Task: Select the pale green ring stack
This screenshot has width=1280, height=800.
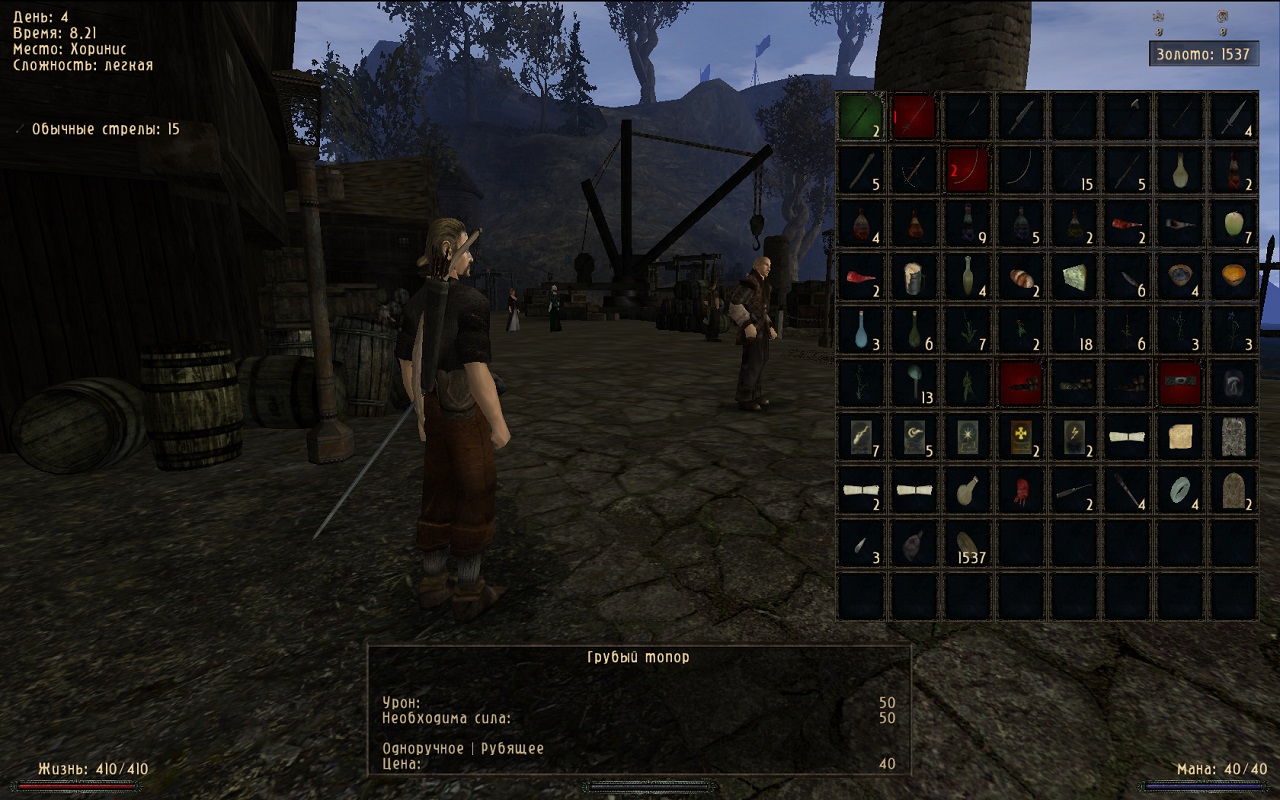Action: (x=1182, y=490)
